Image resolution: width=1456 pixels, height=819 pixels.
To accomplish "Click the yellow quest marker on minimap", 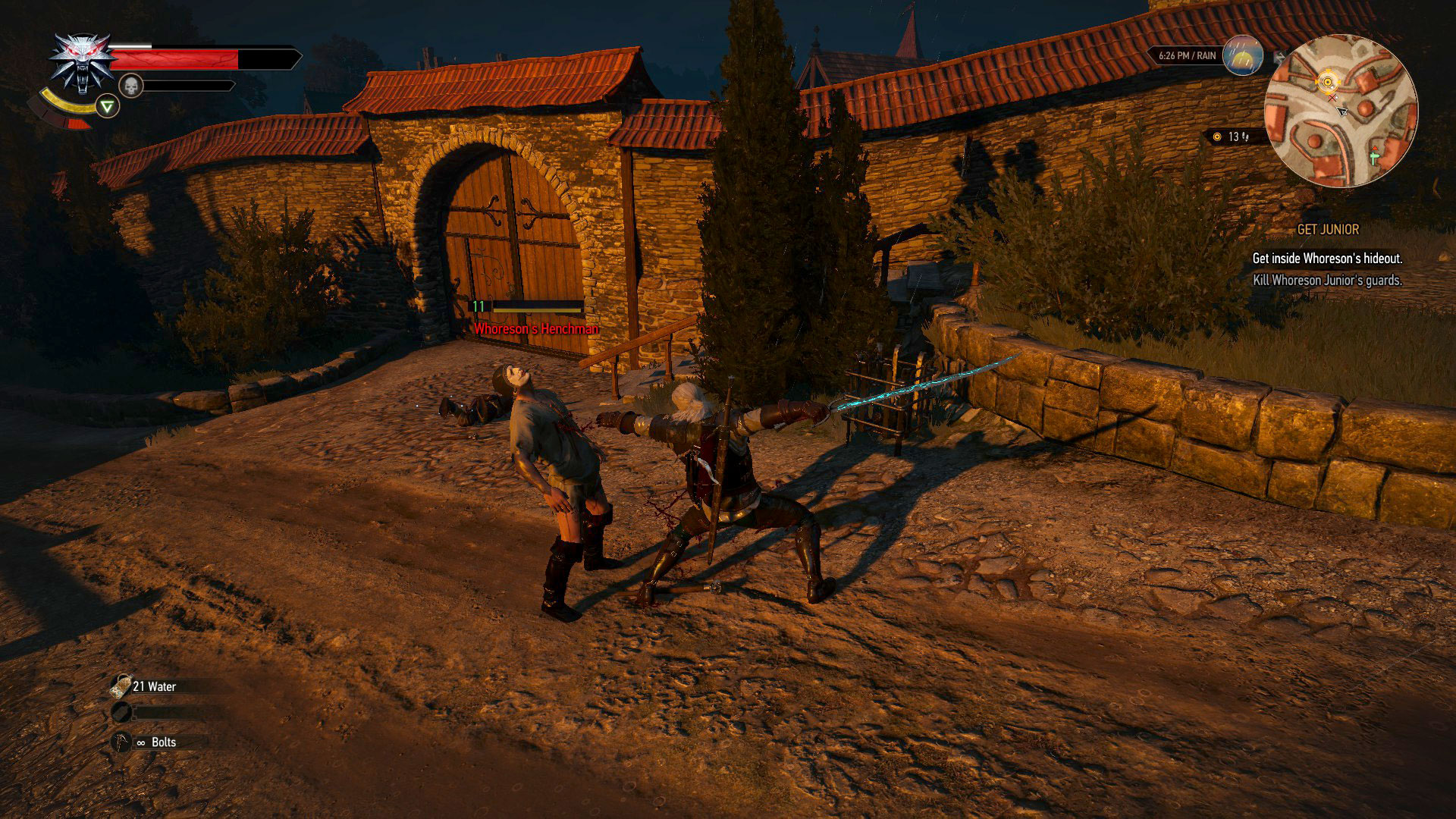I will [x=1327, y=82].
